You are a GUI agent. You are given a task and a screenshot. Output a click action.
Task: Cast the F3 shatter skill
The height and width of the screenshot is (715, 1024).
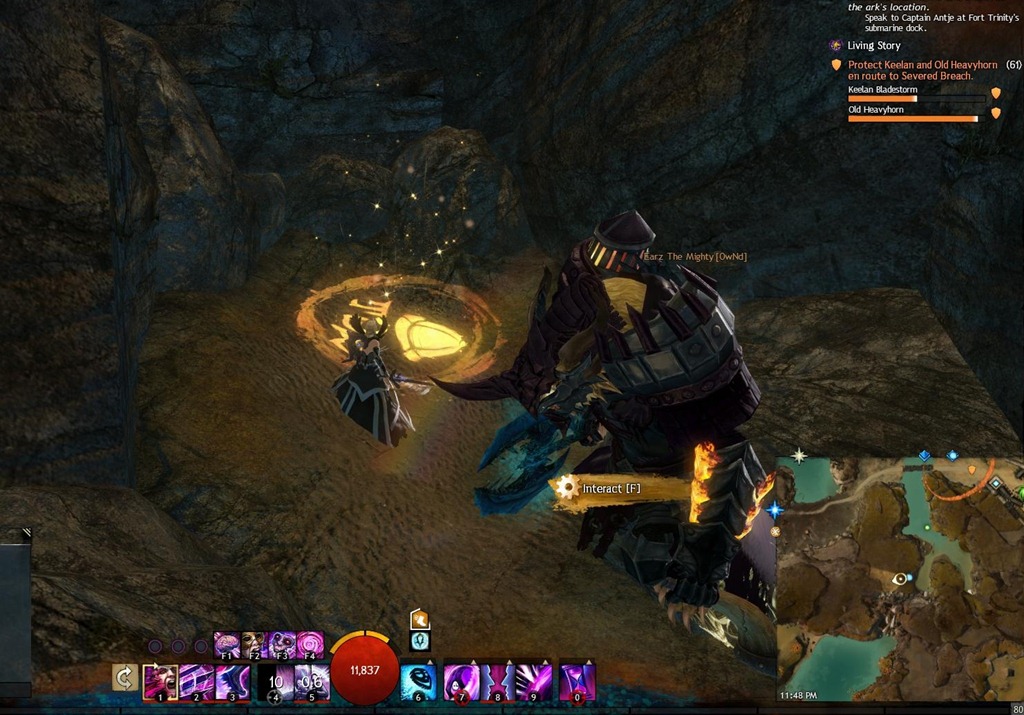[281, 645]
